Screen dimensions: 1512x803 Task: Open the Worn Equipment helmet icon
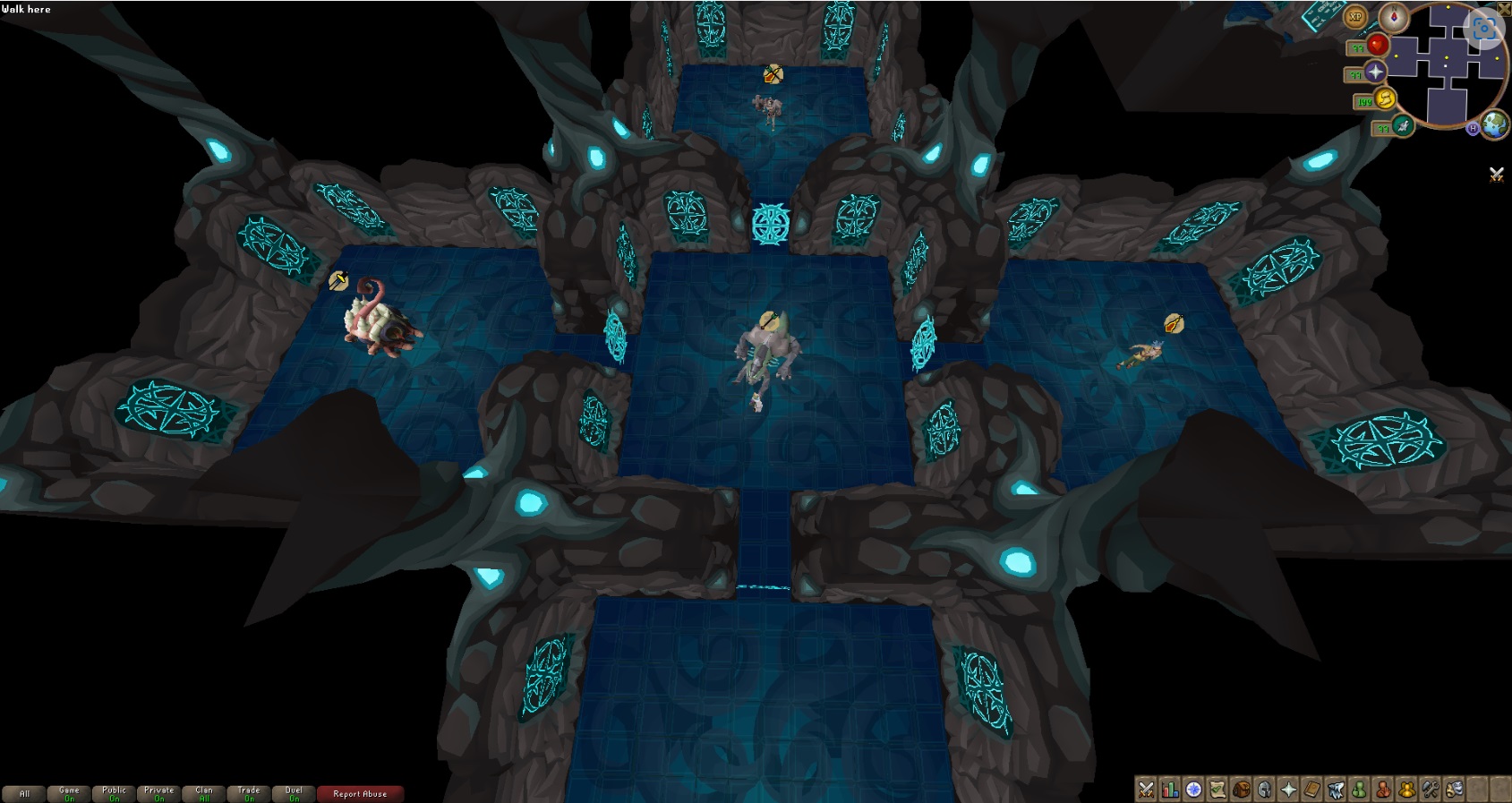click(x=1265, y=789)
